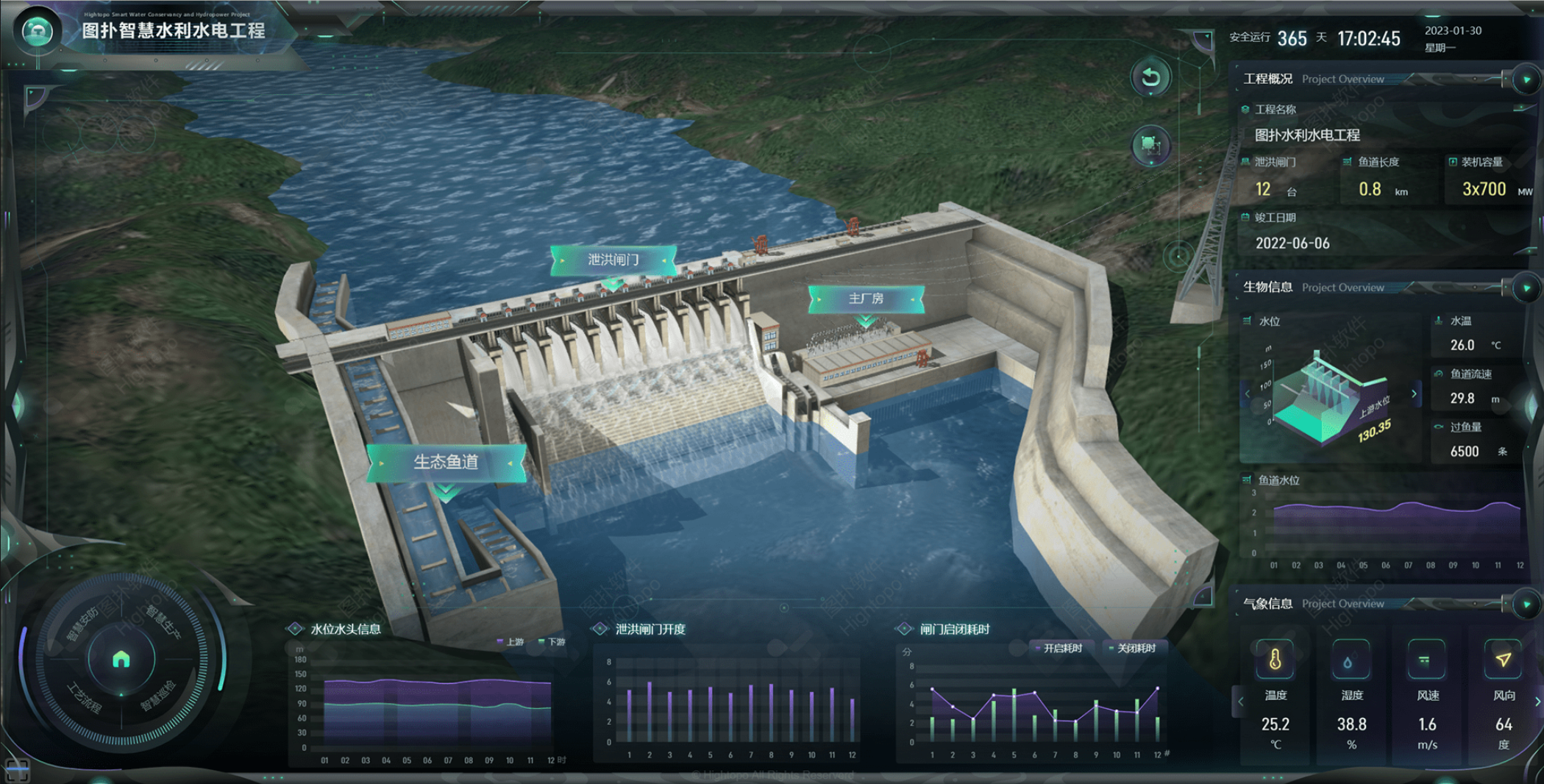This screenshot has height=784, width=1544.
Task: Click the circular reset-view arrow button
Action: (1150, 77)
